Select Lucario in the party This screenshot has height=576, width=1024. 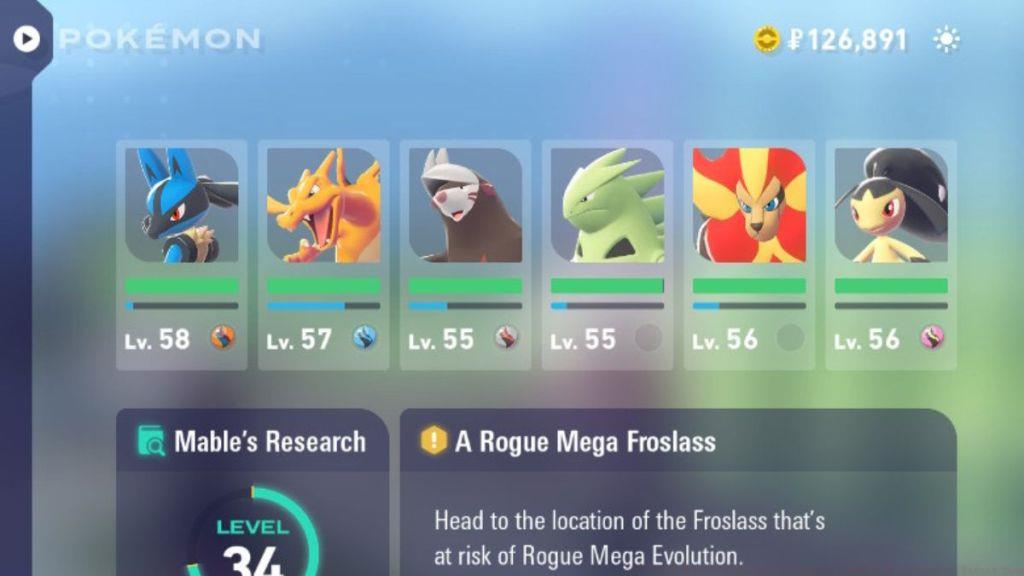coord(181,254)
